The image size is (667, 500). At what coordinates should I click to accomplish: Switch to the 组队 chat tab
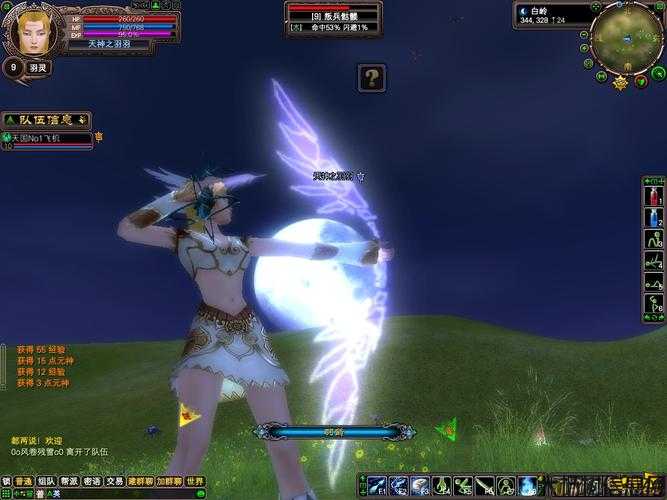[x=46, y=481]
